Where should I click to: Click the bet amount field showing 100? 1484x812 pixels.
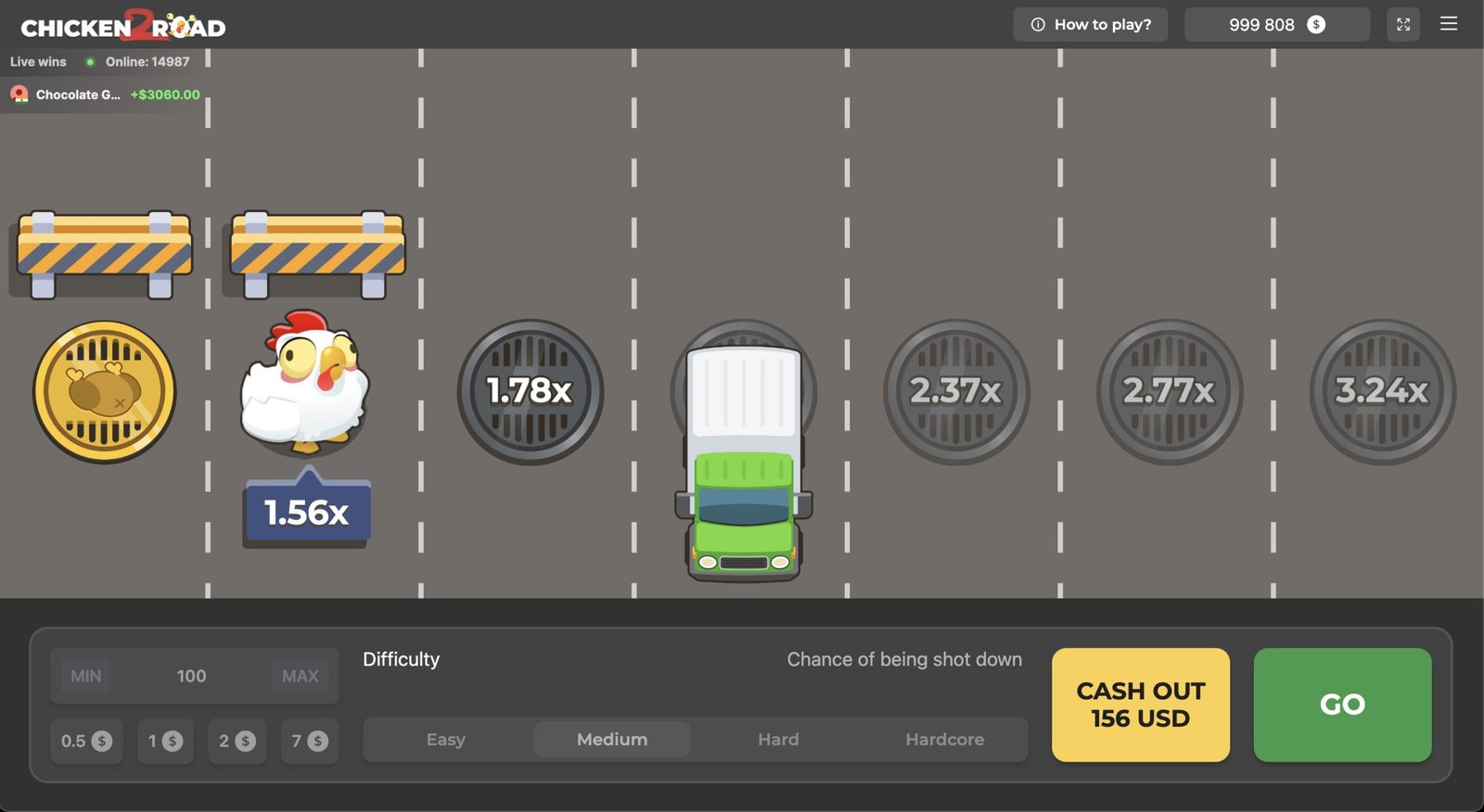pyautogui.click(x=192, y=676)
